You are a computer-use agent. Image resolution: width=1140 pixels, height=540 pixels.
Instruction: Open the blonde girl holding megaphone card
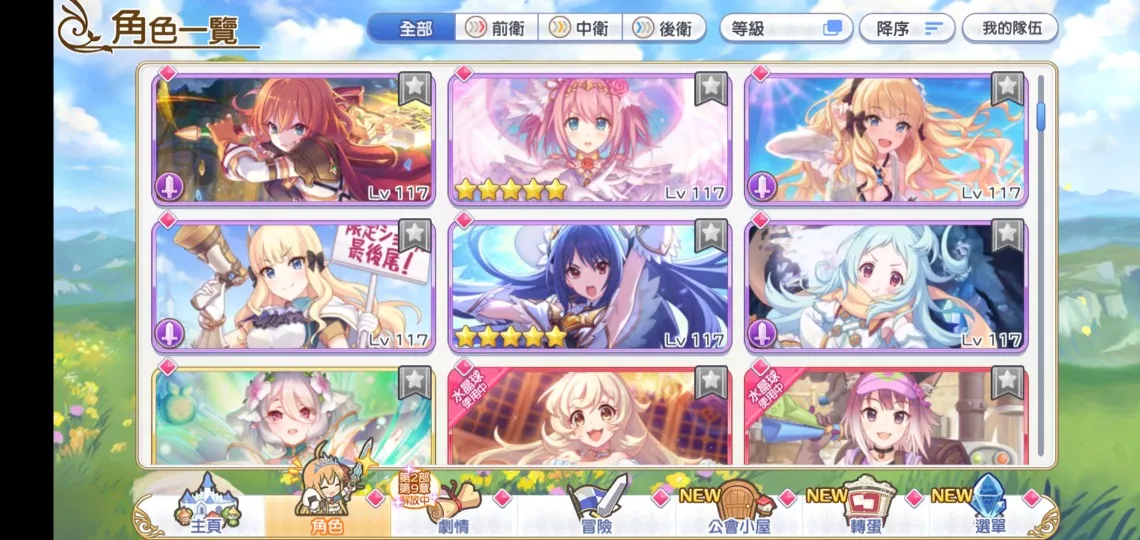coord(292,285)
